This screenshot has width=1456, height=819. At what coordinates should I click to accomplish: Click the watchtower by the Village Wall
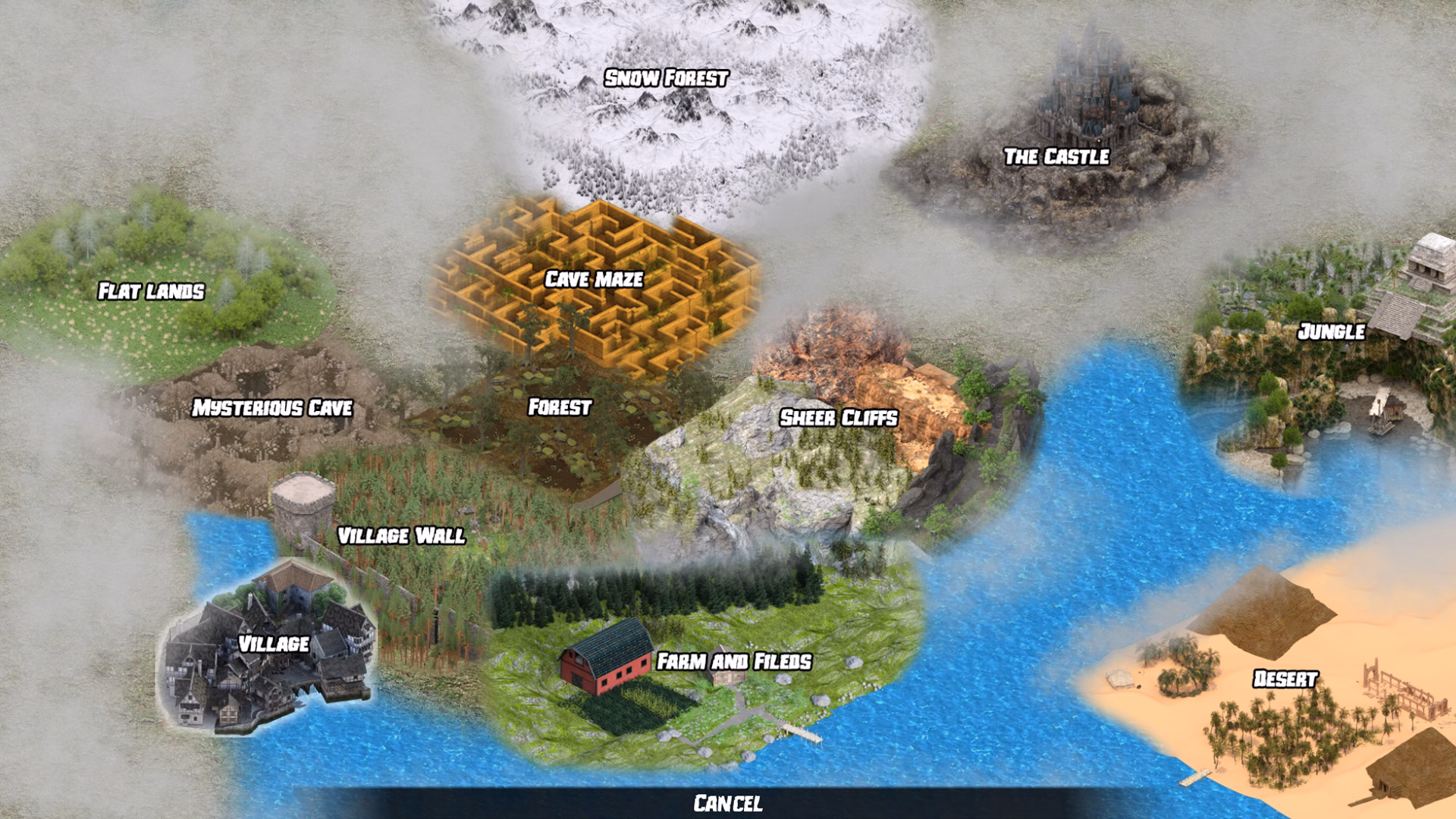[x=303, y=500]
